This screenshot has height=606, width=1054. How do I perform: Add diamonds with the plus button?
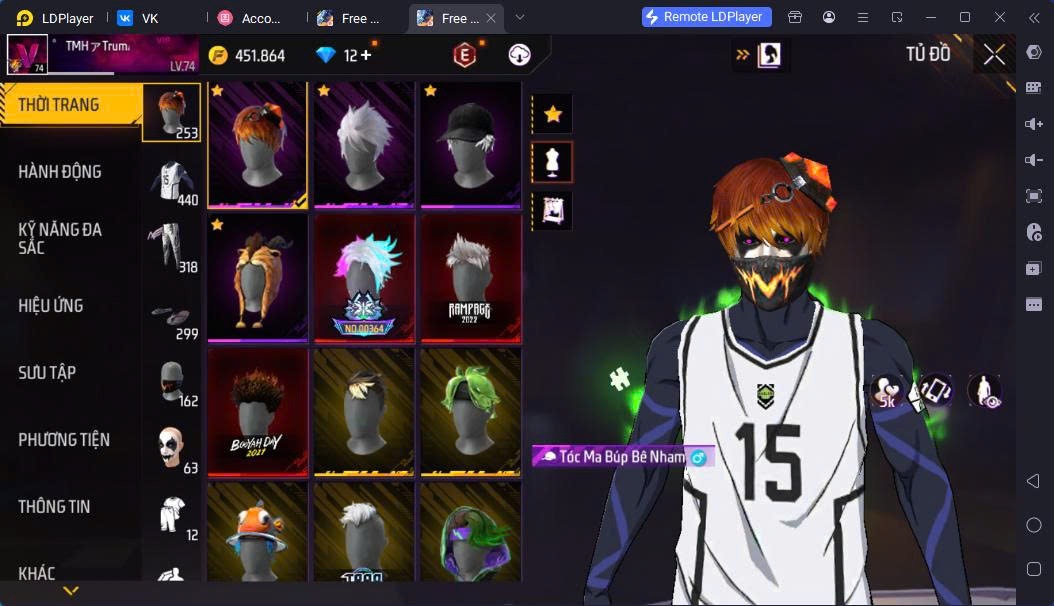click(x=366, y=55)
